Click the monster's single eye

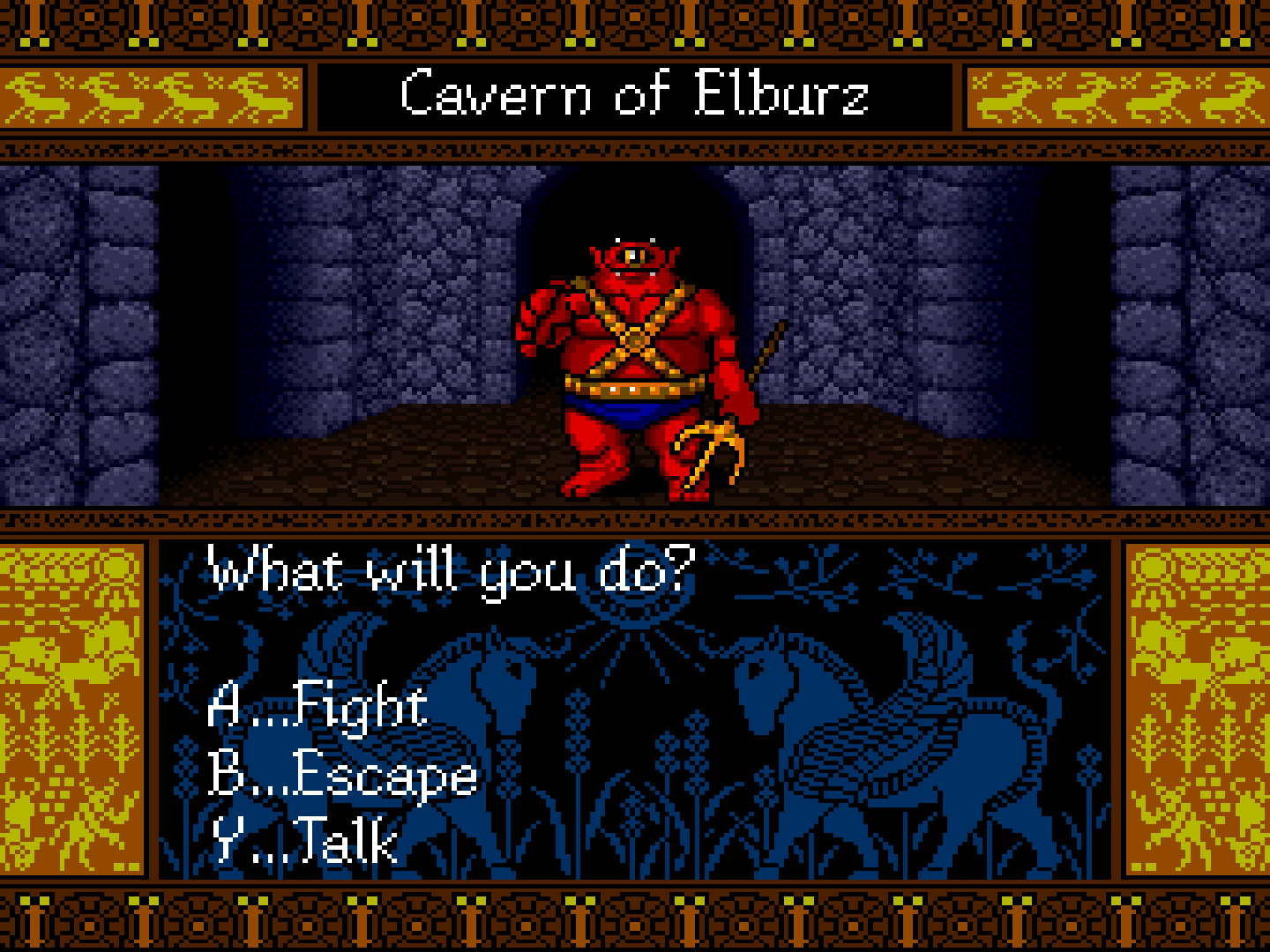631,256
